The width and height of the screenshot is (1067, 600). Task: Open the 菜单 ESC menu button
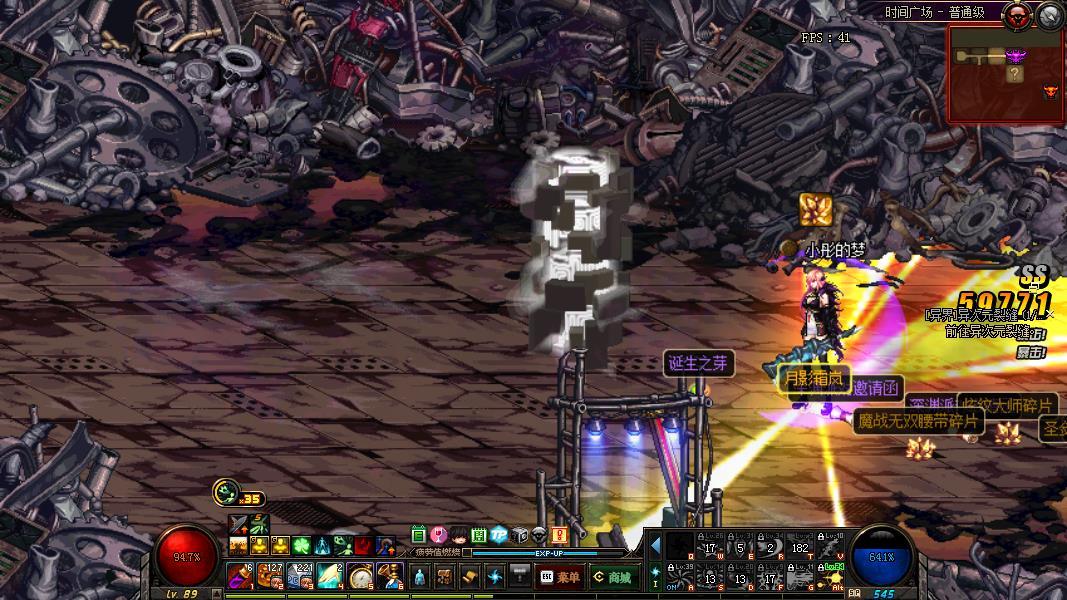(560, 576)
